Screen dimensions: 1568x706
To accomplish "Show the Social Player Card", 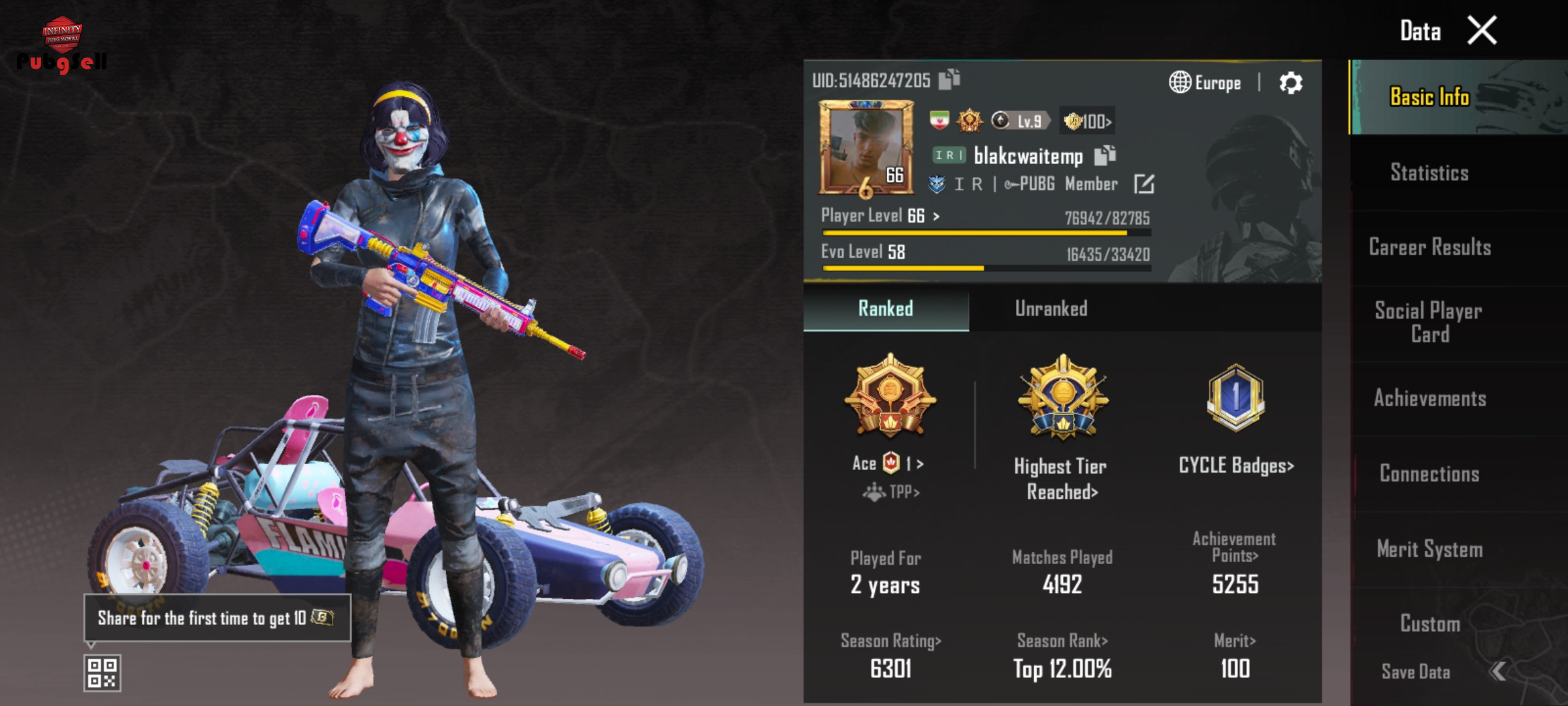I will 1429,322.
